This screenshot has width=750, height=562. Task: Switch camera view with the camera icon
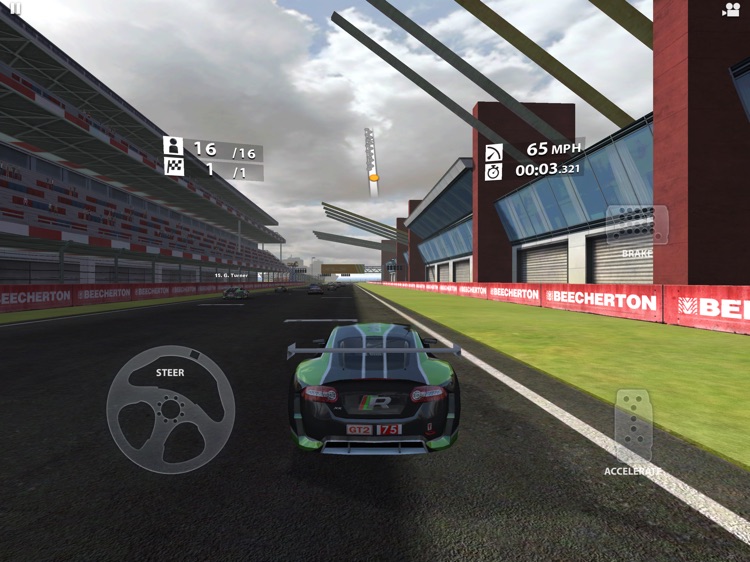[730, 9]
